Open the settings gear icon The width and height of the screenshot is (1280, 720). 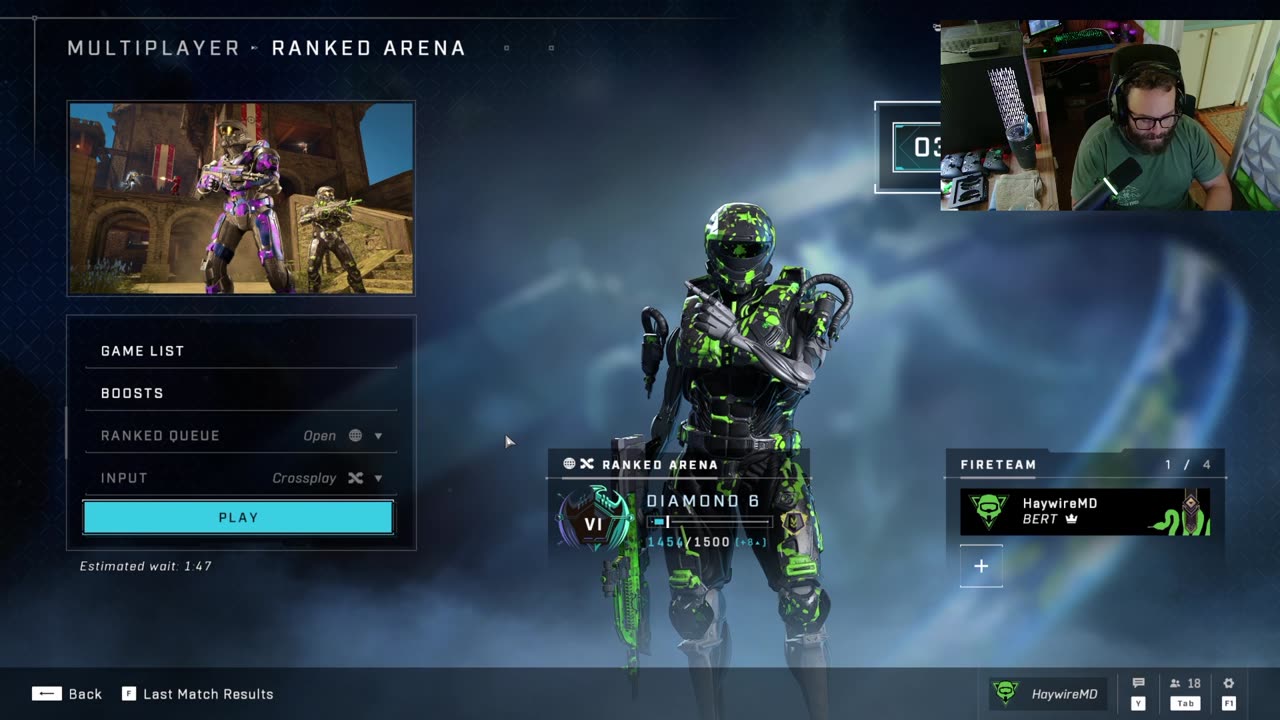point(1229,684)
